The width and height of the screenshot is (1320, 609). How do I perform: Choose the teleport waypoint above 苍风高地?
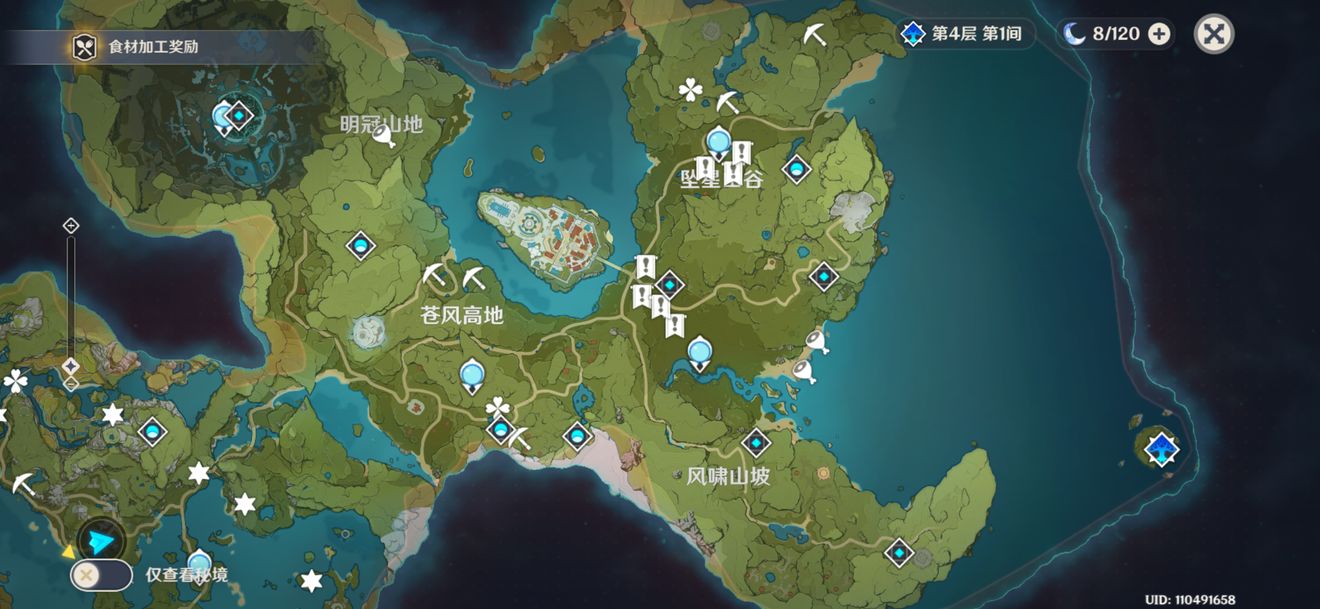click(360, 245)
